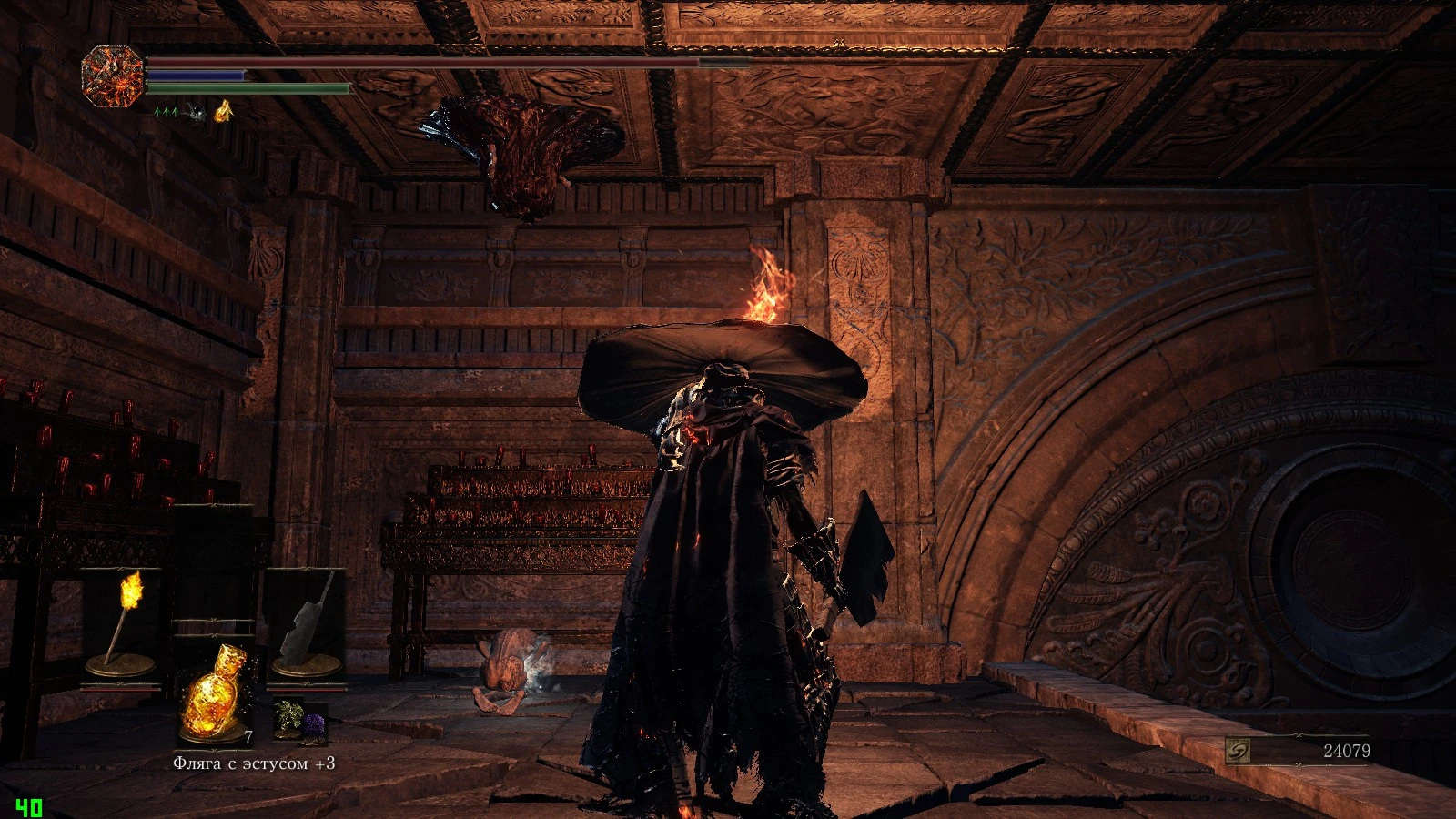Select the cleaver in the right-hand weapon slot

306,625
